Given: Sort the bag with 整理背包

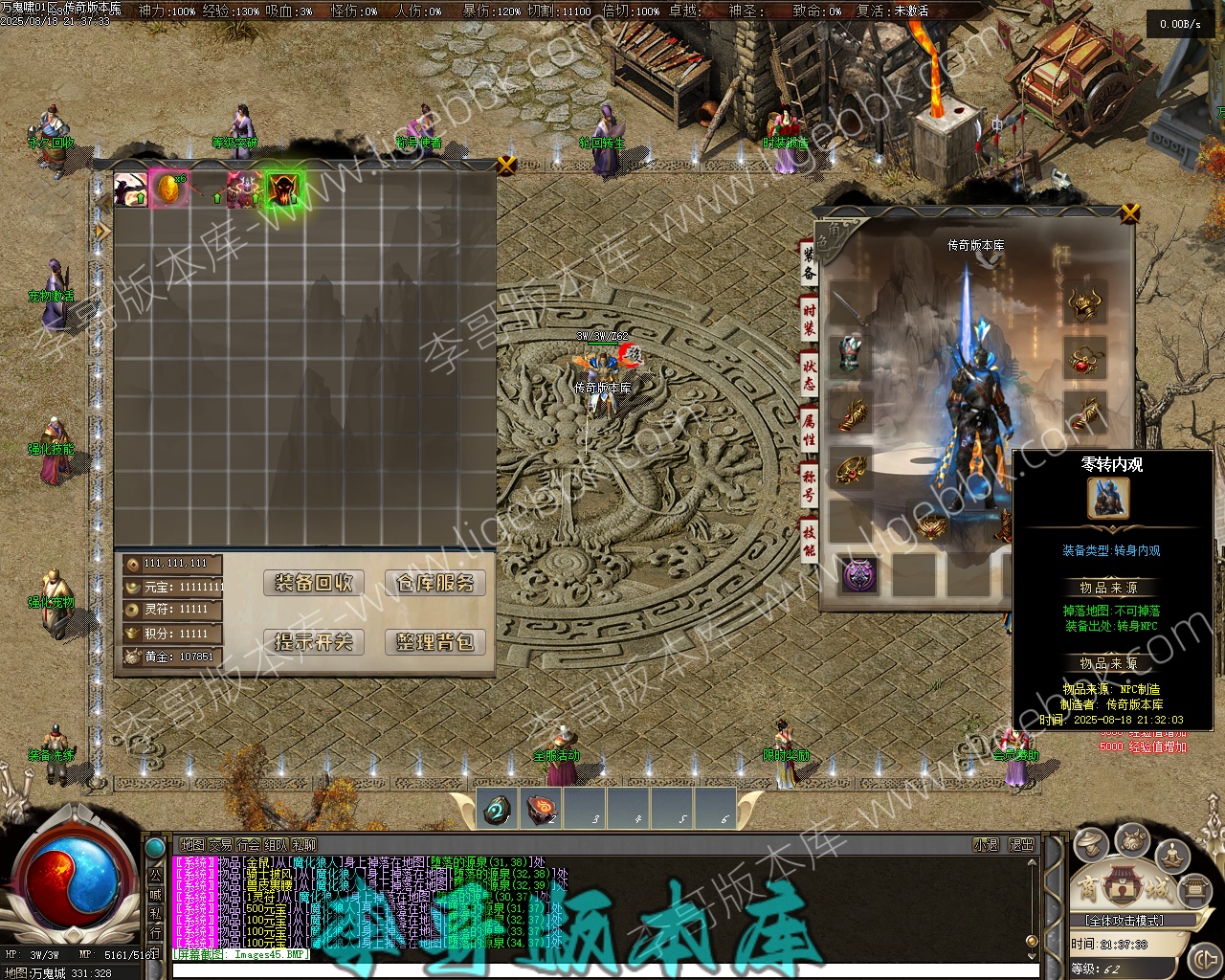Looking at the screenshot, I should pyautogui.click(x=435, y=642).
